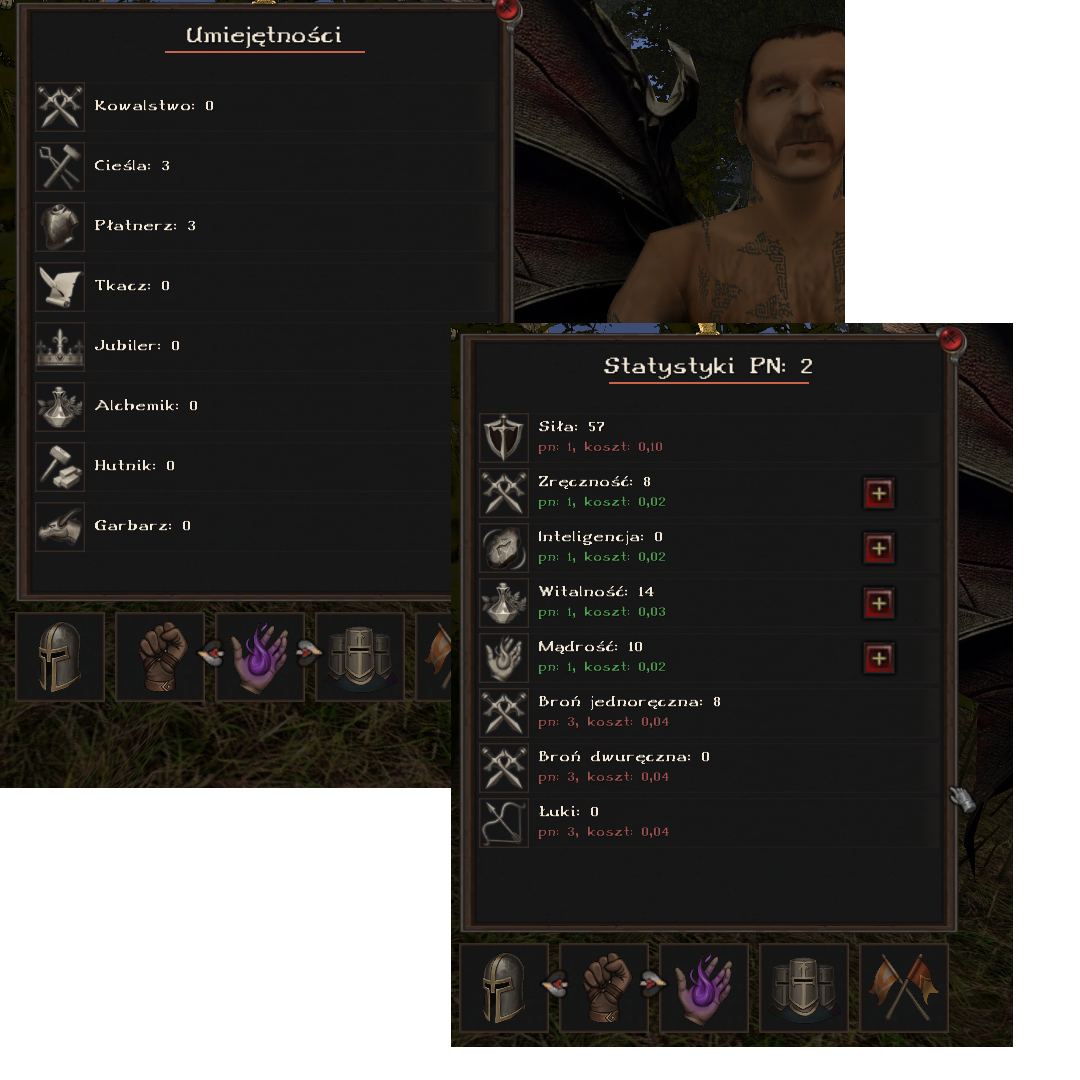1080x1080 pixels.
Task: Raise Witalność using the plus button
Action: point(879,603)
